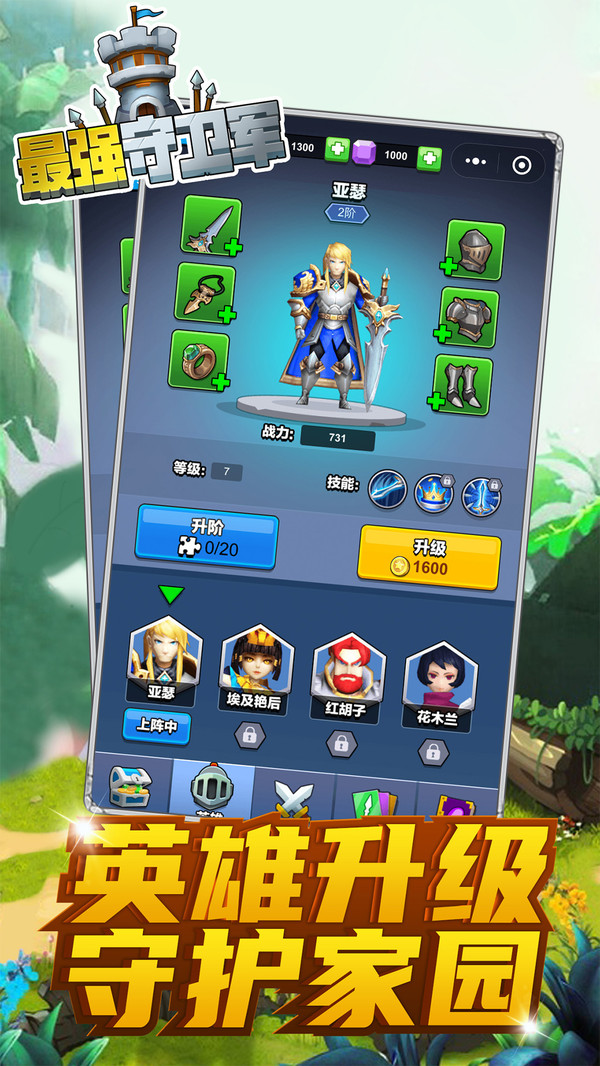Viewport: 600px width, 1066px height.
Task: Choose the green ring equipment slot
Action: [x=199, y=359]
